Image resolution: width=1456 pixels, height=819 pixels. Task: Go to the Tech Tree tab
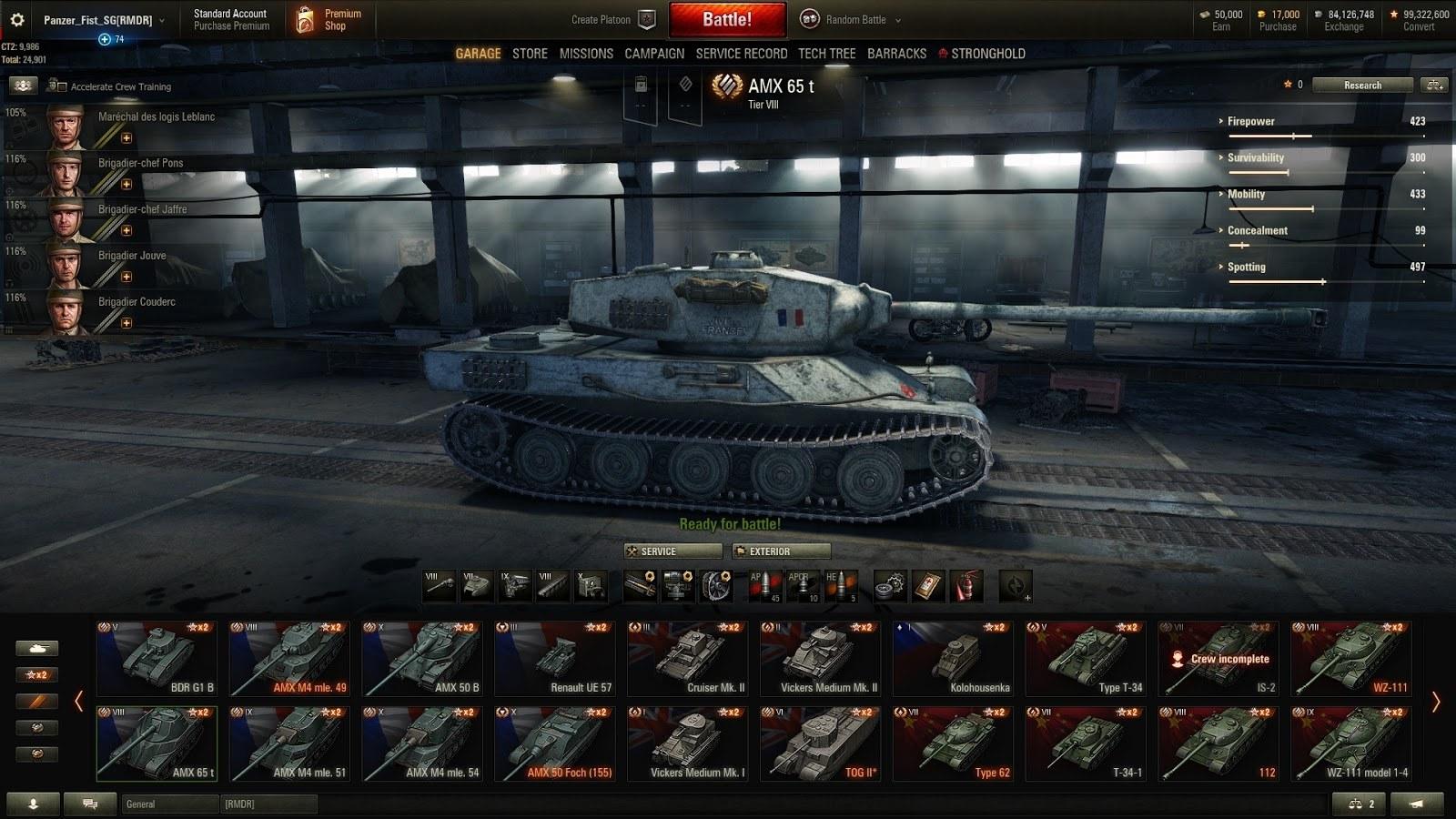(826, 54)
